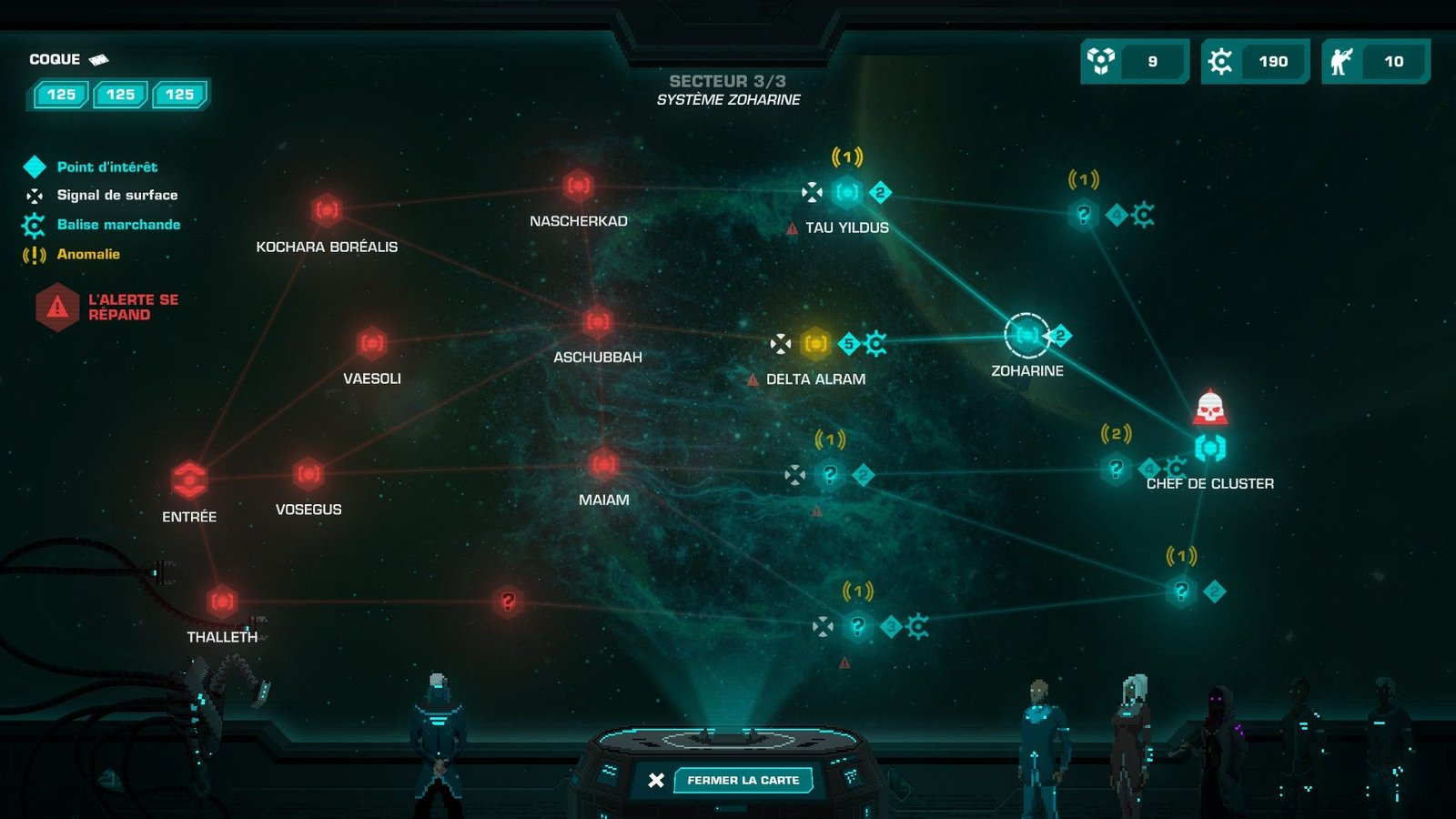Viewport: 1456px width, 819px height.
Task: Select the Aschubbah system node
Action: click(x=598, y=321)
